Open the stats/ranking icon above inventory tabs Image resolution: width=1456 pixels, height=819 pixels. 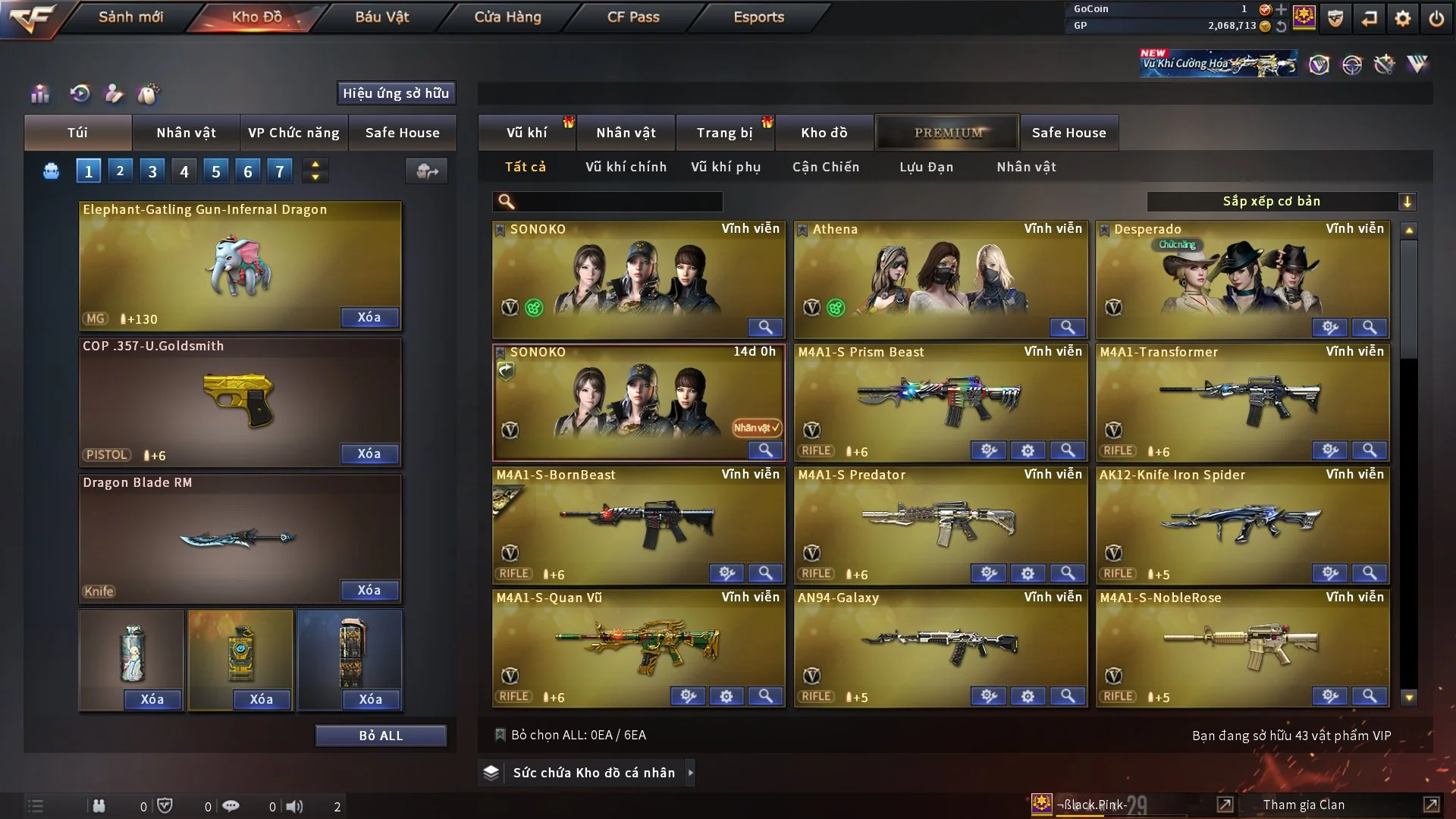[x=39, y=93]
